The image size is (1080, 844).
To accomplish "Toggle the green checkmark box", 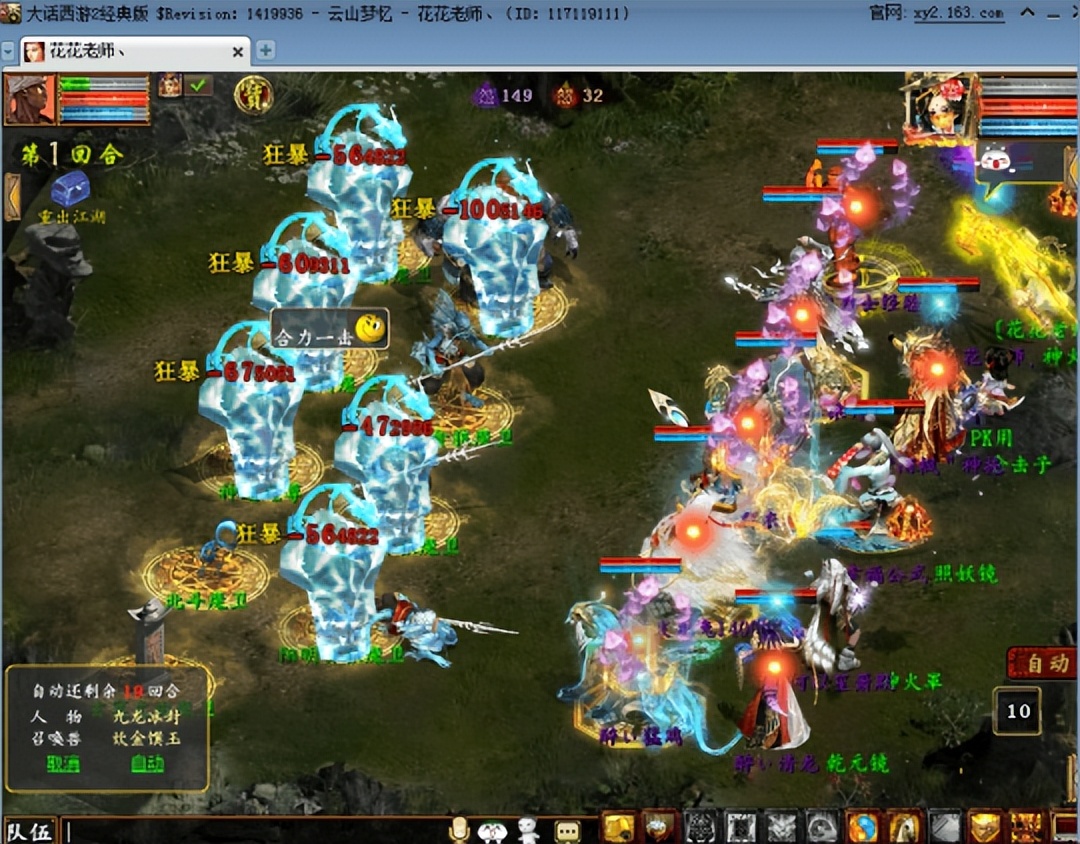I will 200,86.
